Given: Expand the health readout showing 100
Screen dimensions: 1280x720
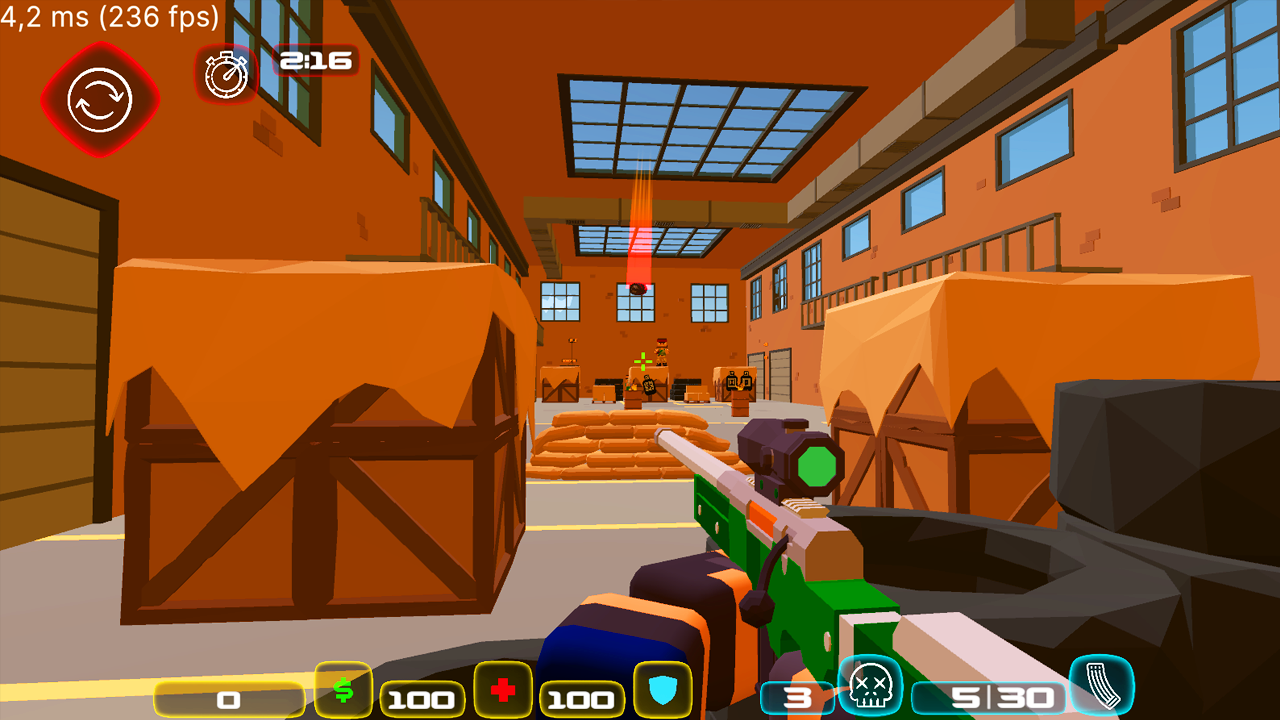Looking at the screenshot, I should [424, 697].
